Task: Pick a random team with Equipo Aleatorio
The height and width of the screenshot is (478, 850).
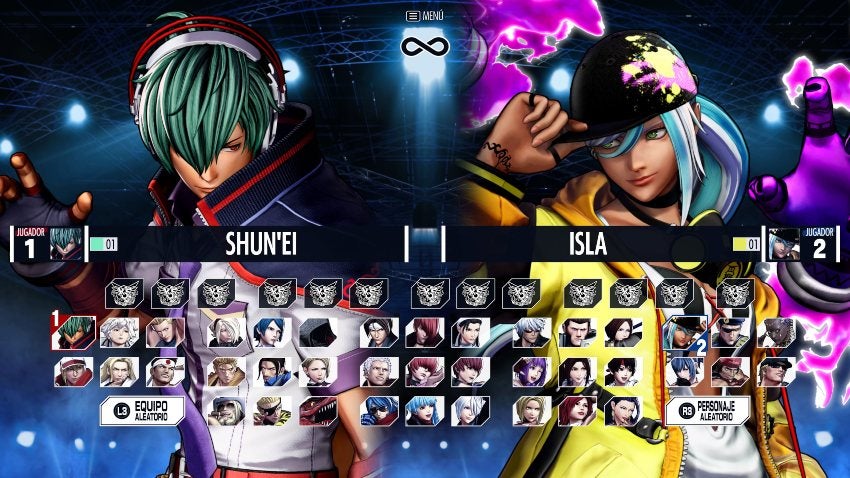Action: click(142, 410)
